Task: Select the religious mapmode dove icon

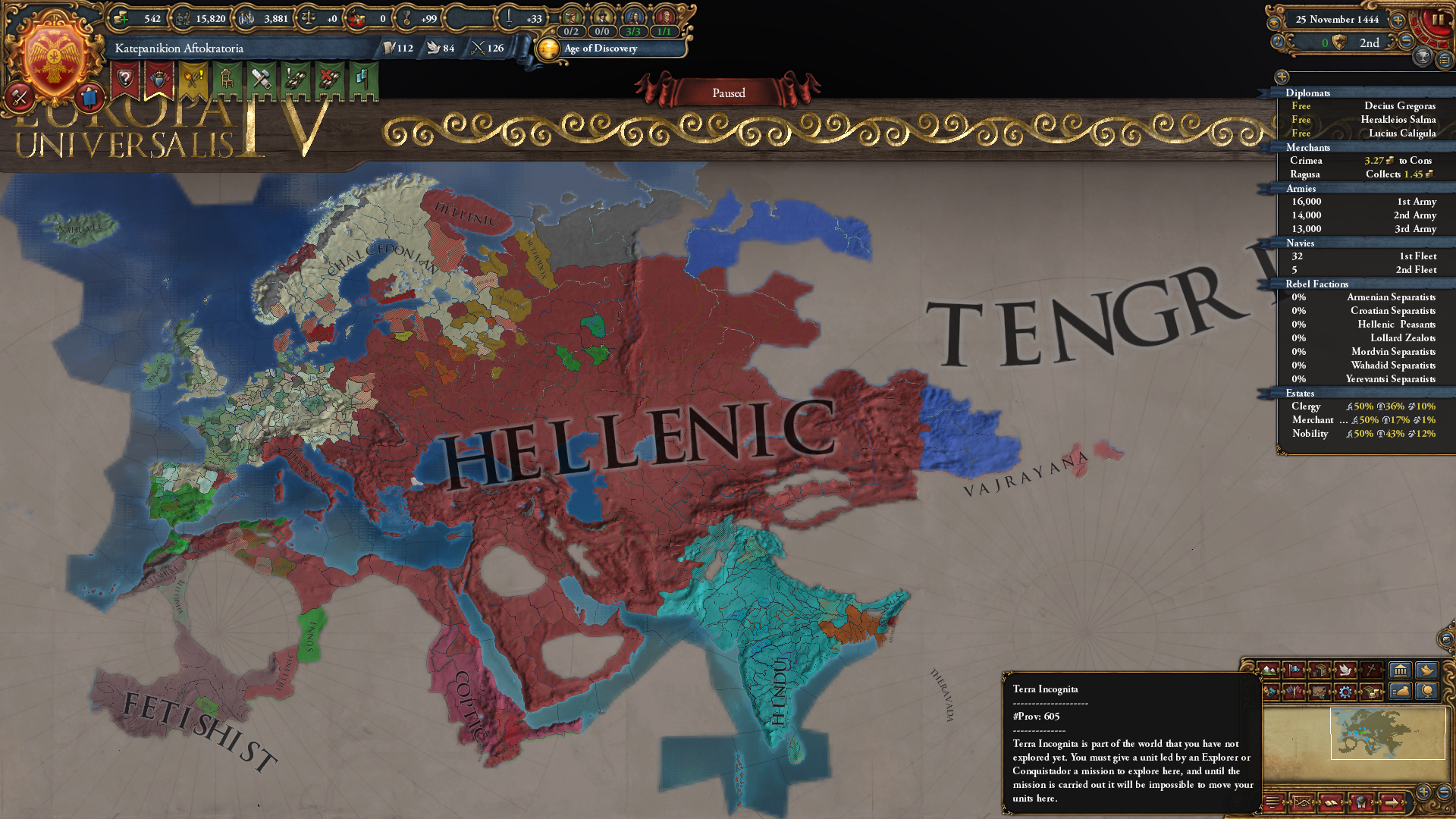Action: click(1346, 670)
